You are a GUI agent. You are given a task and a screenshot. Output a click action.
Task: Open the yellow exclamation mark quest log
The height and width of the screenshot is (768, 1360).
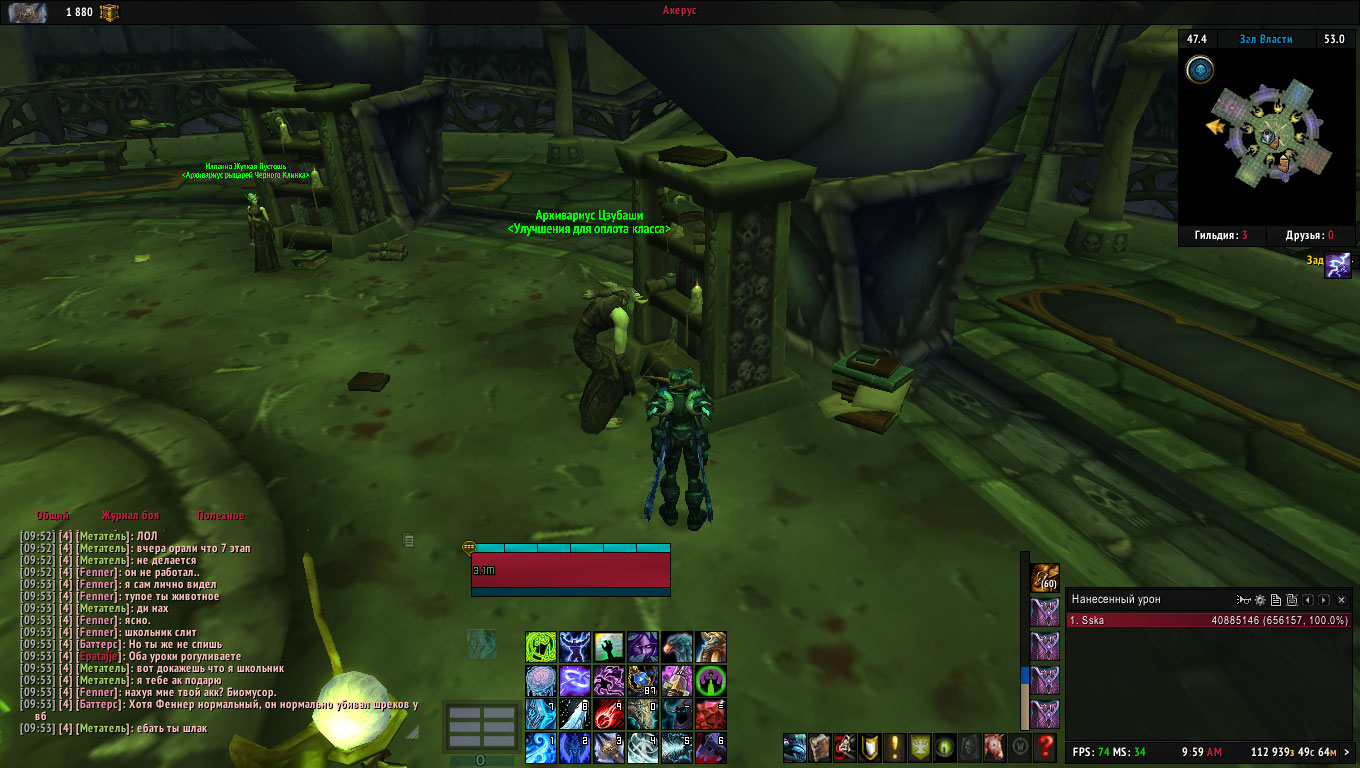coord(895,746)
